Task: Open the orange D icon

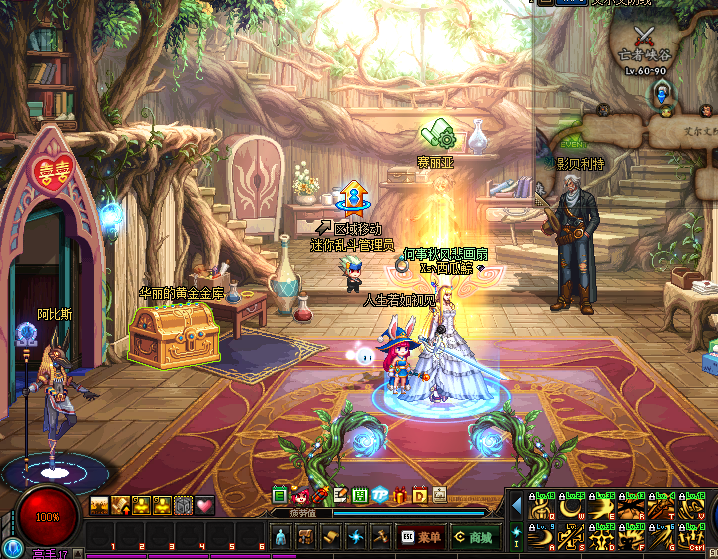Action: click(x=420, y=495)
